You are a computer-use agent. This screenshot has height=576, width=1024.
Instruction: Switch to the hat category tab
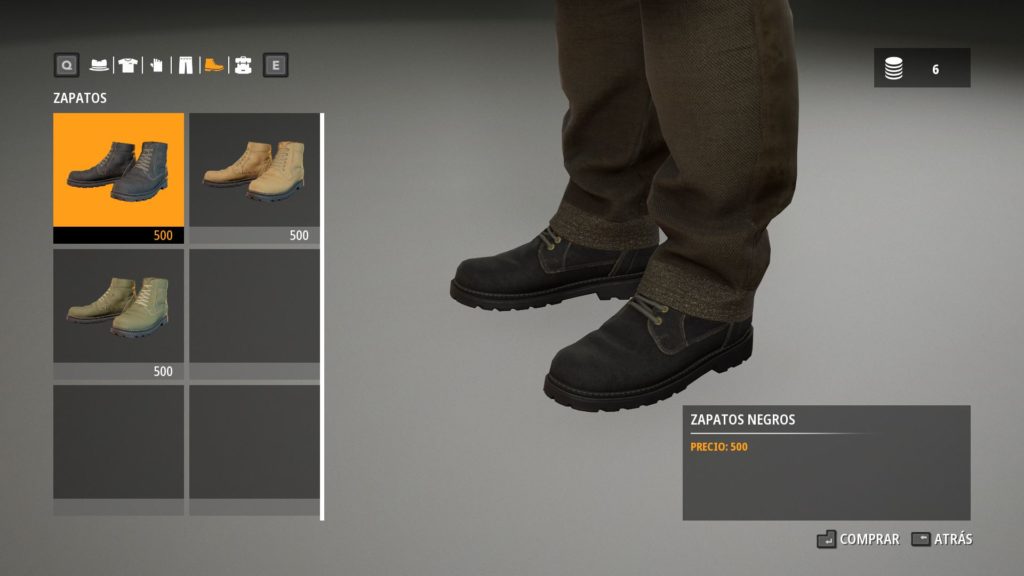(x=99, y=66)
